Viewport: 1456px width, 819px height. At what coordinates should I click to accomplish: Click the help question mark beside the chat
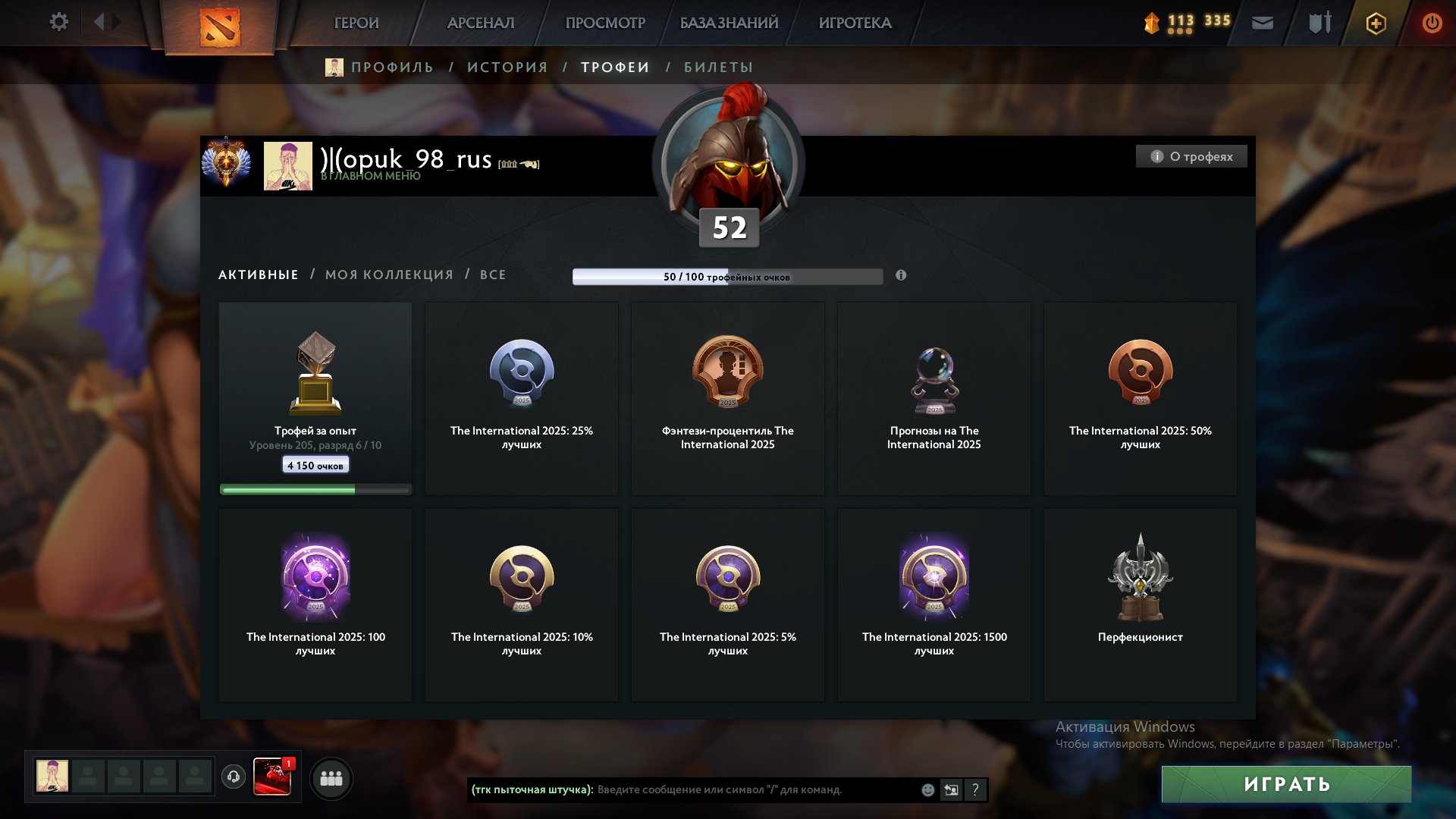(x=974, y=789)
